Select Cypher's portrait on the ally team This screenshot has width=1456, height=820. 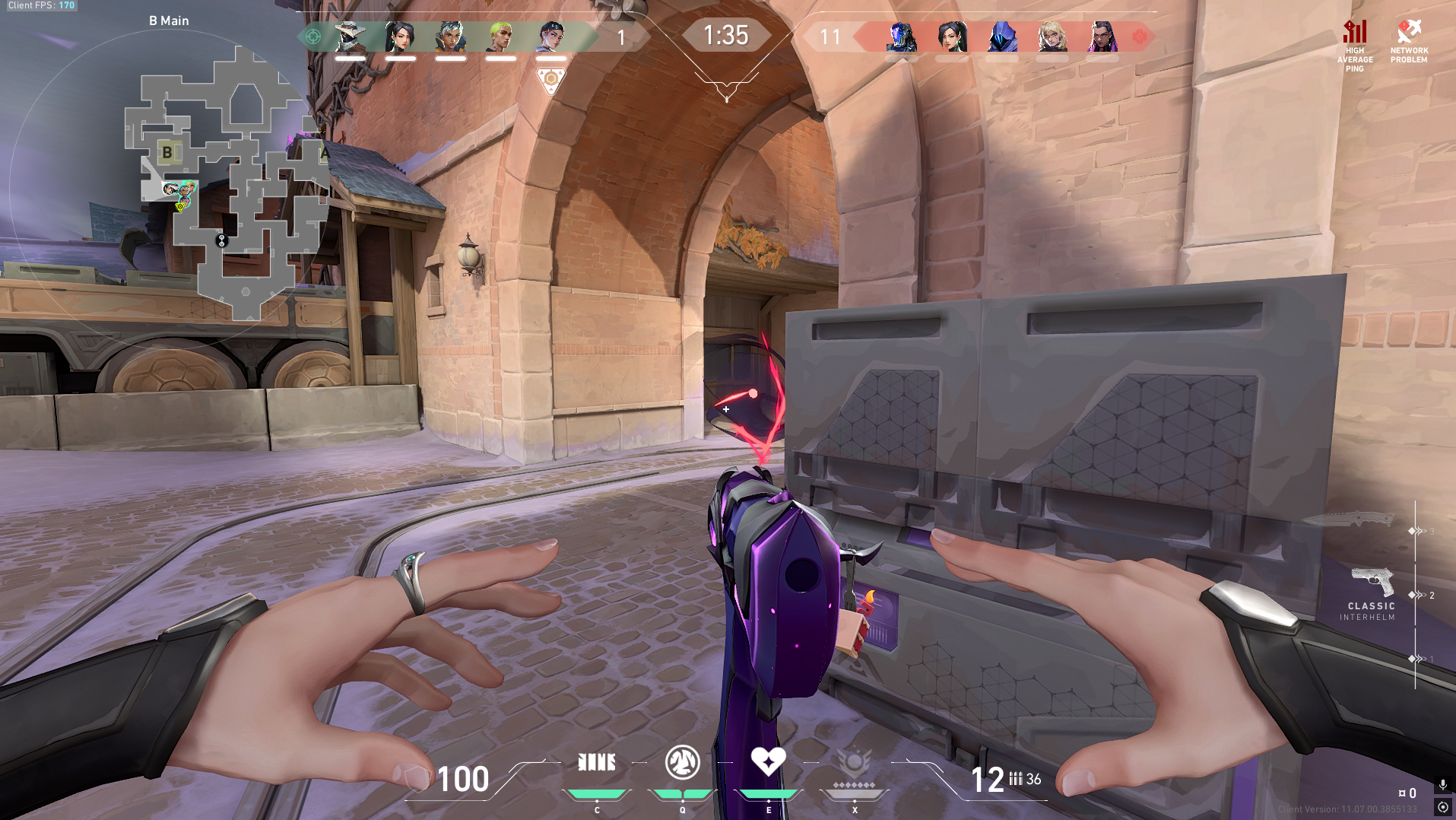(x=350, y=37)
